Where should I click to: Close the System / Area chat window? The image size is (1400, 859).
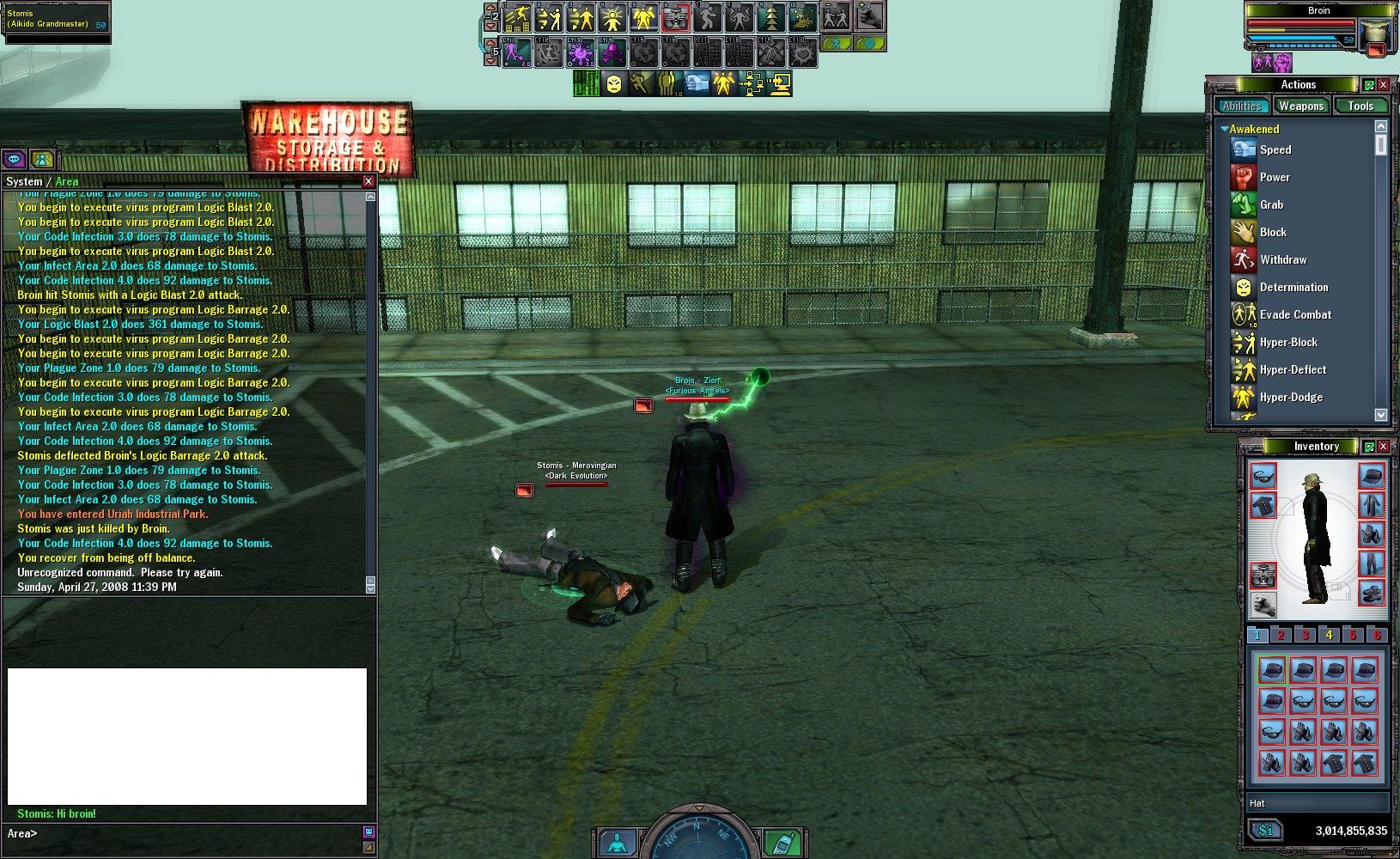tap(368, 181)
